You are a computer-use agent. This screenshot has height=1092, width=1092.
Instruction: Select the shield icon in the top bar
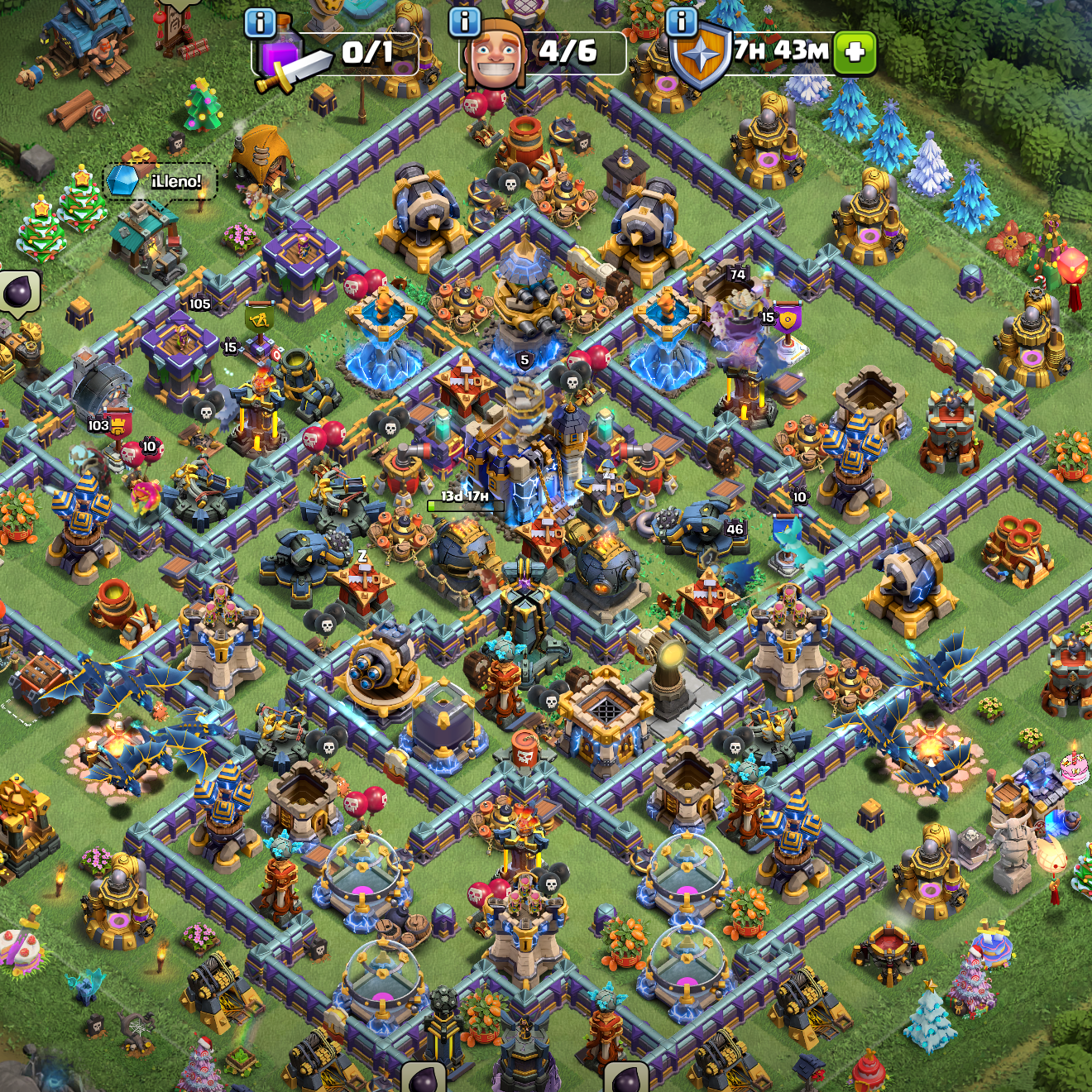click(x=701, y=56)
